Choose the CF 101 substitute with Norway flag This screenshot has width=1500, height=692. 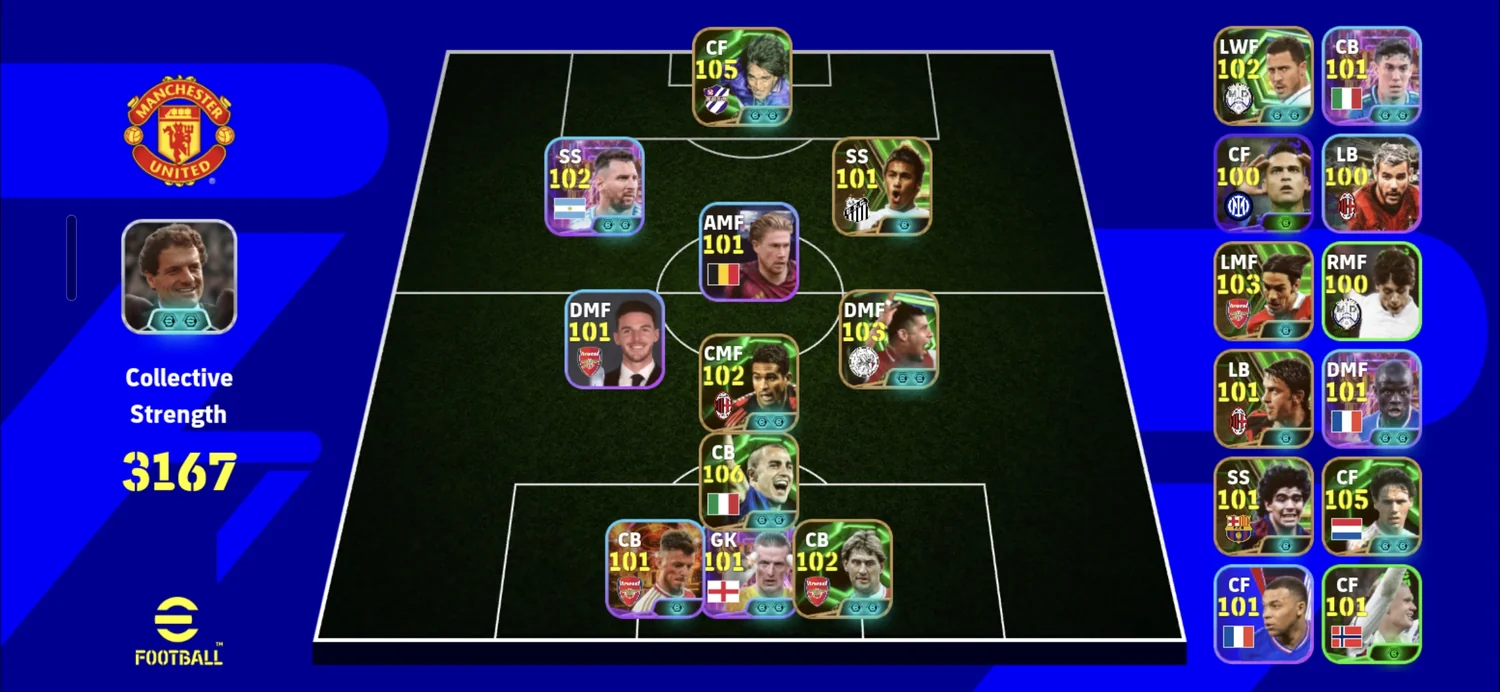click(1371, 614)
